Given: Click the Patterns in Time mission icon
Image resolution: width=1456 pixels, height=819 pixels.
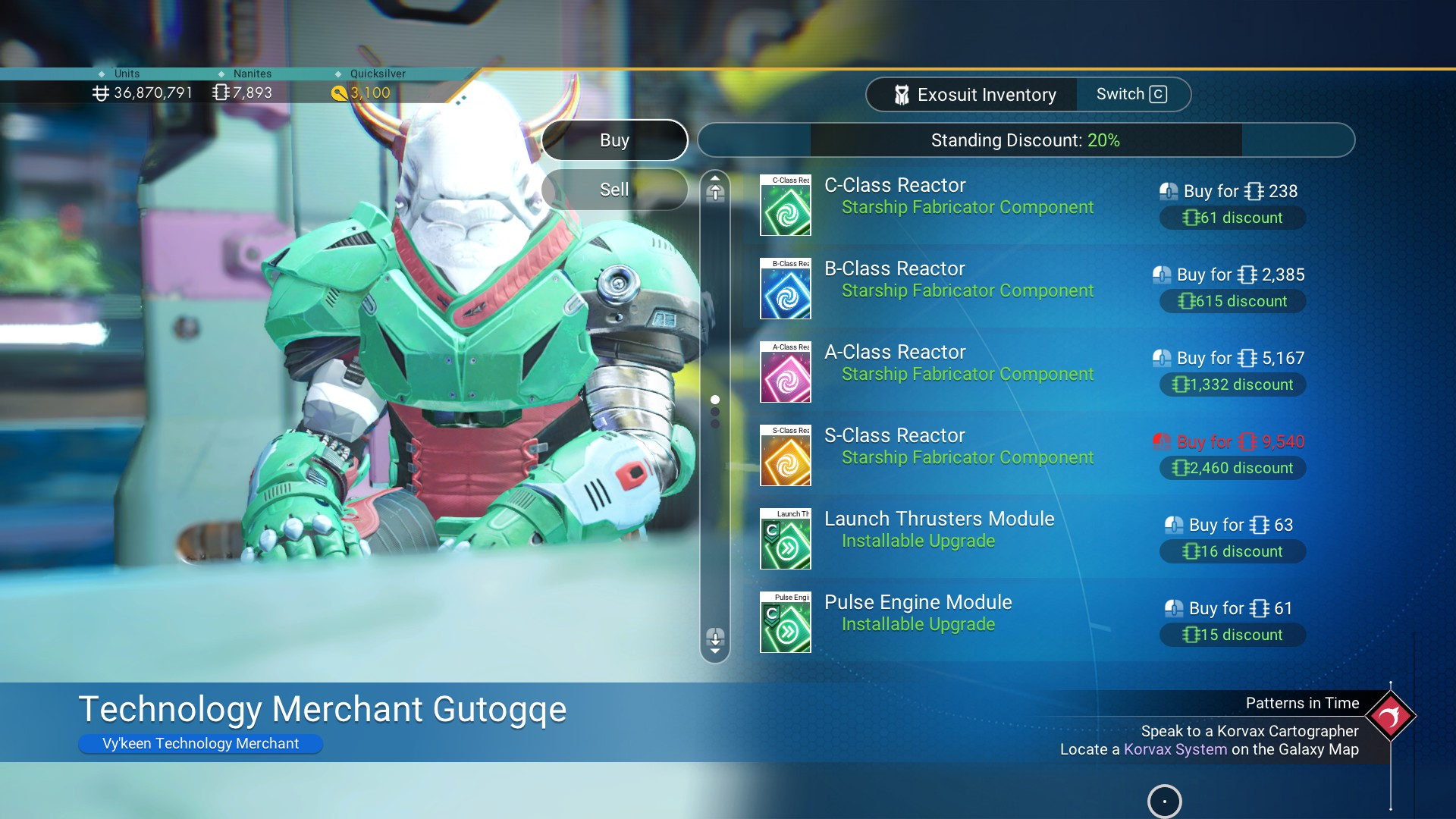Looking at the screenshot, I should (1390, 716).
